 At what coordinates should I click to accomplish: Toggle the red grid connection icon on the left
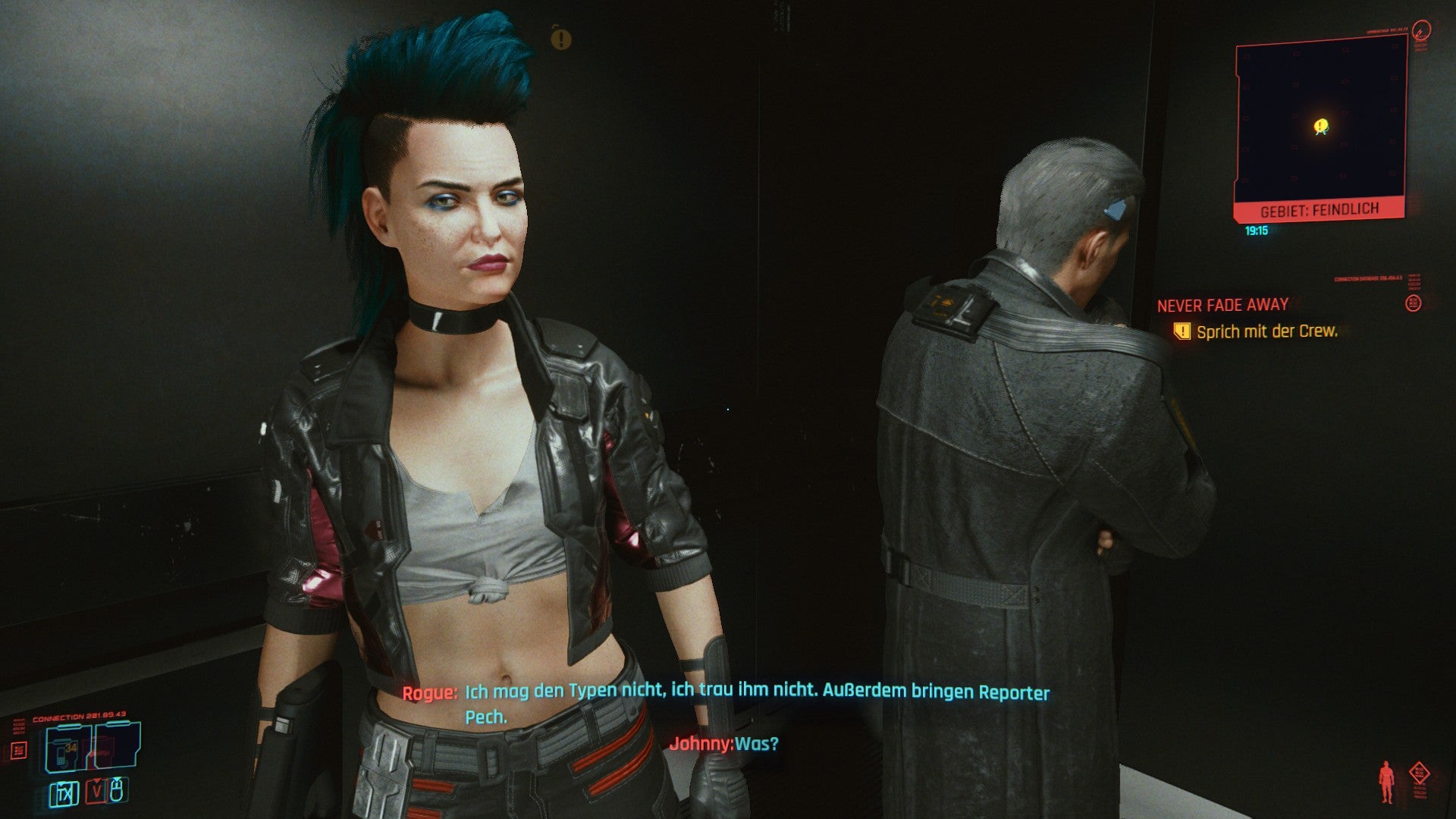point(19,750)
